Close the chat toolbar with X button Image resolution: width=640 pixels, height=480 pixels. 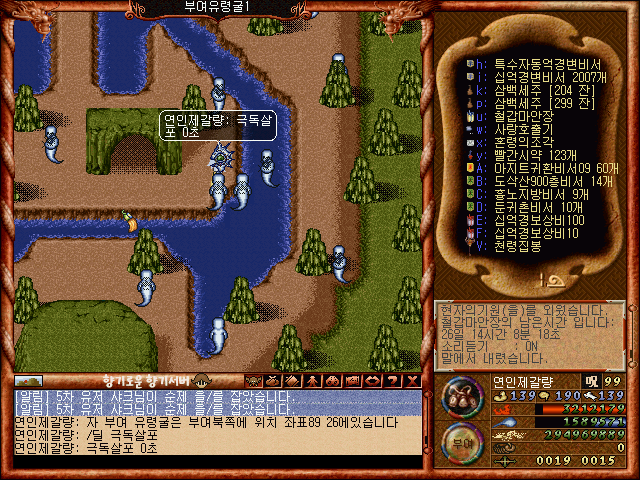(x=411, y=380)
